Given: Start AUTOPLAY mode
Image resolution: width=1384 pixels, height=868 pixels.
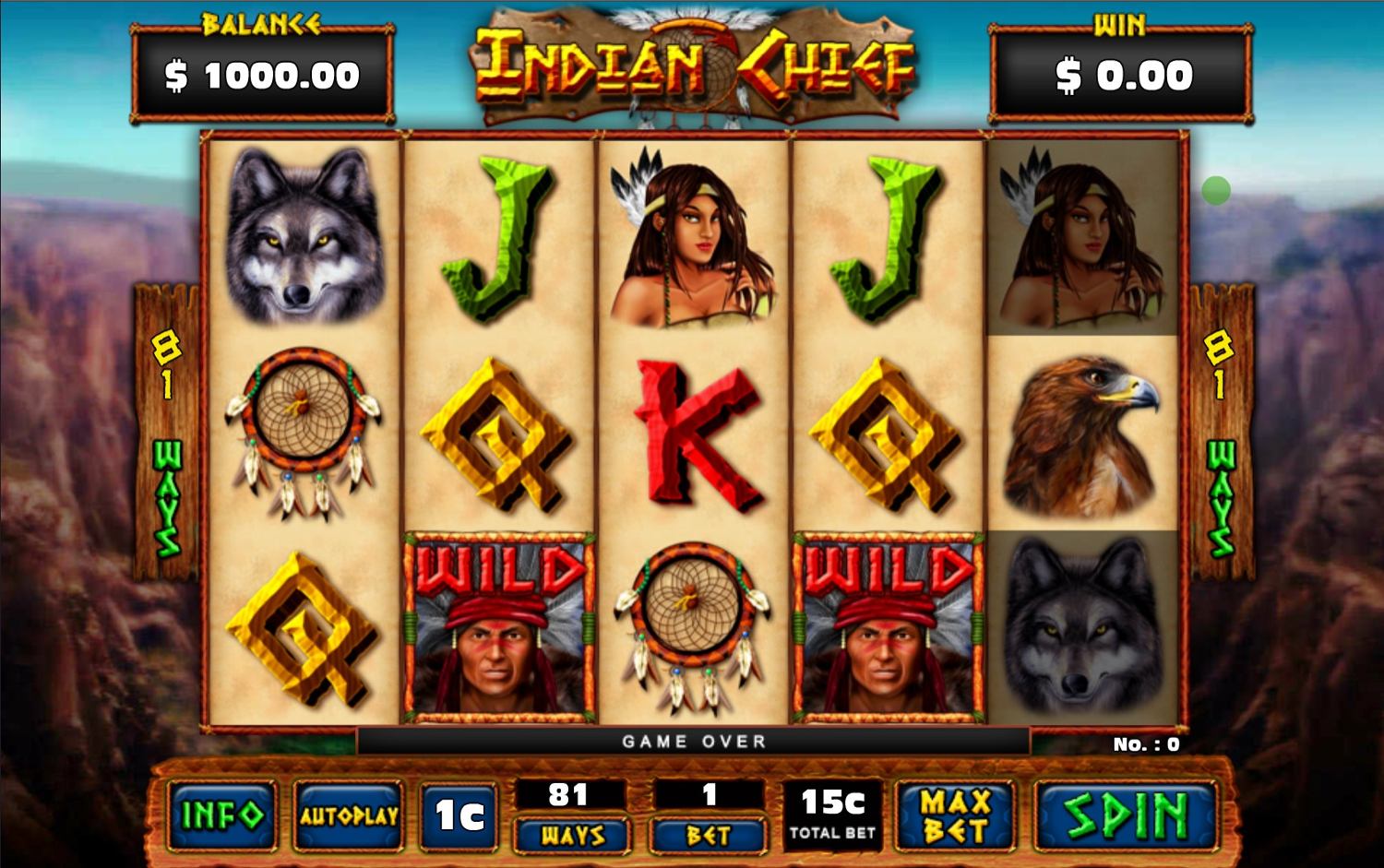Looking at the screenshot, I should (348, 815).
